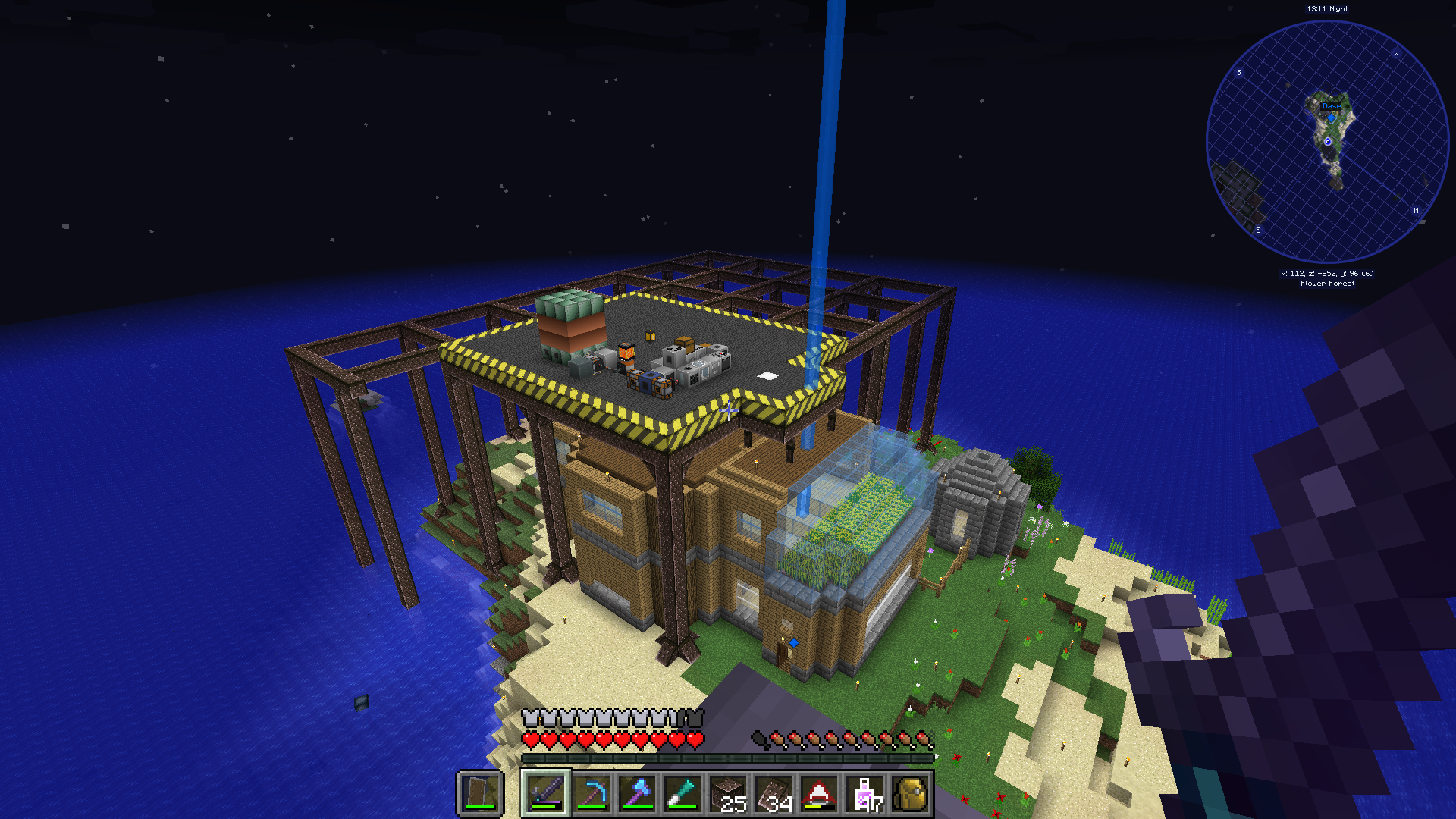Pick the teal knife hotbar slot
The image size is (1456, 819).
[x=682, y=794]
